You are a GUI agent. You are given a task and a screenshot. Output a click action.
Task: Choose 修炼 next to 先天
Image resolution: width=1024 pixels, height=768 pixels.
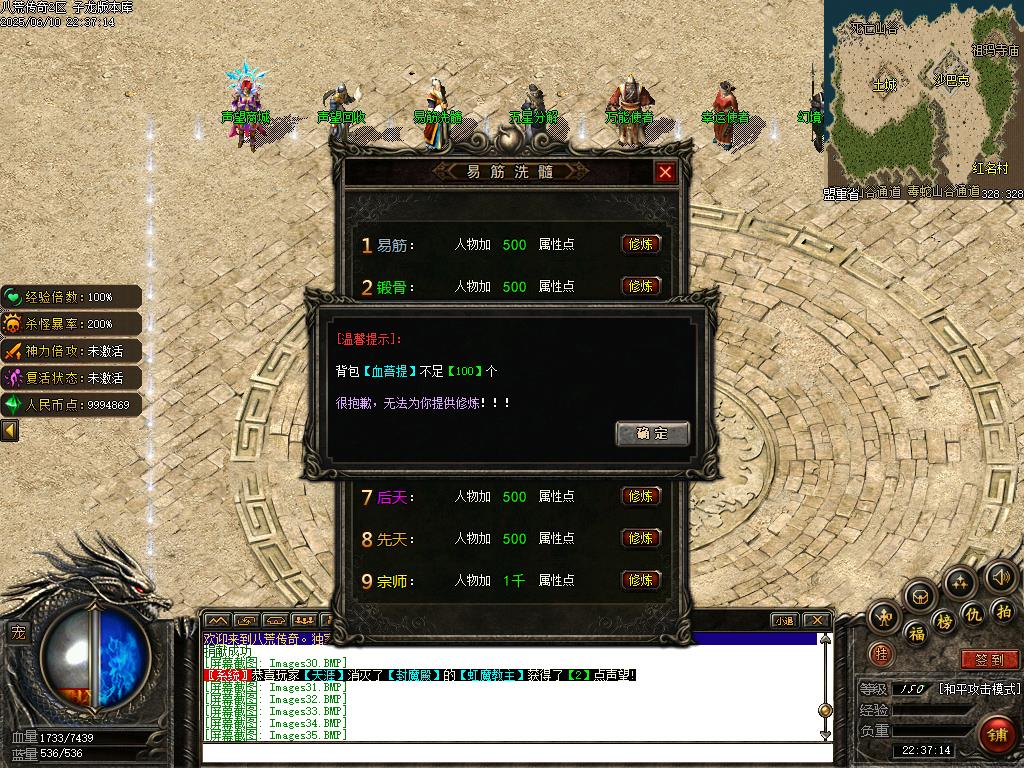[x=641, y=538]
